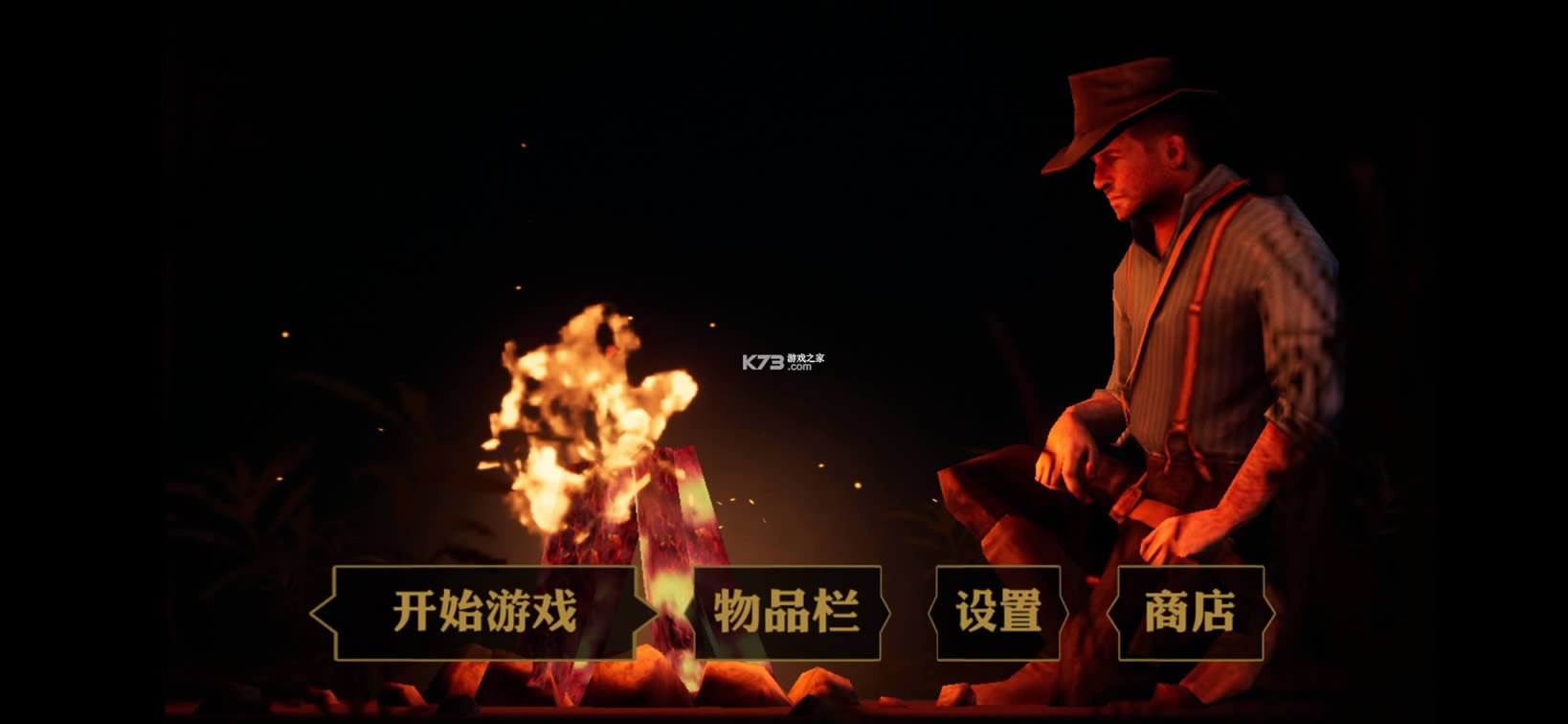The width and height of the screenshot is (1568, 724).
Task: Tap the 开始游戏 (Start Game) button
Action: [486, 609]
